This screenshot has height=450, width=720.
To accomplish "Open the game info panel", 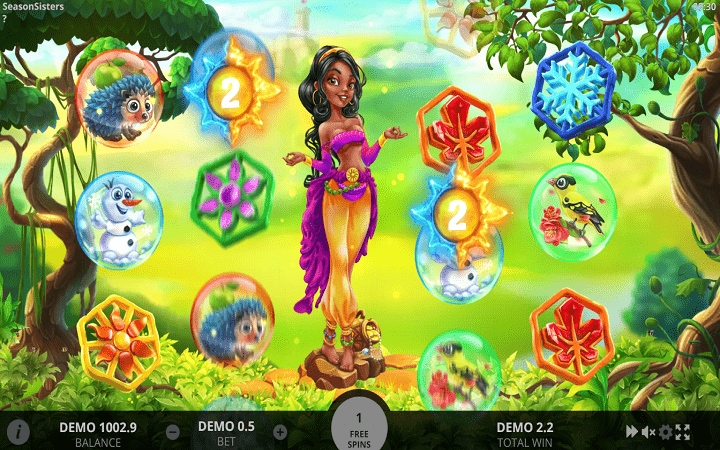I will tap(17, 432).
